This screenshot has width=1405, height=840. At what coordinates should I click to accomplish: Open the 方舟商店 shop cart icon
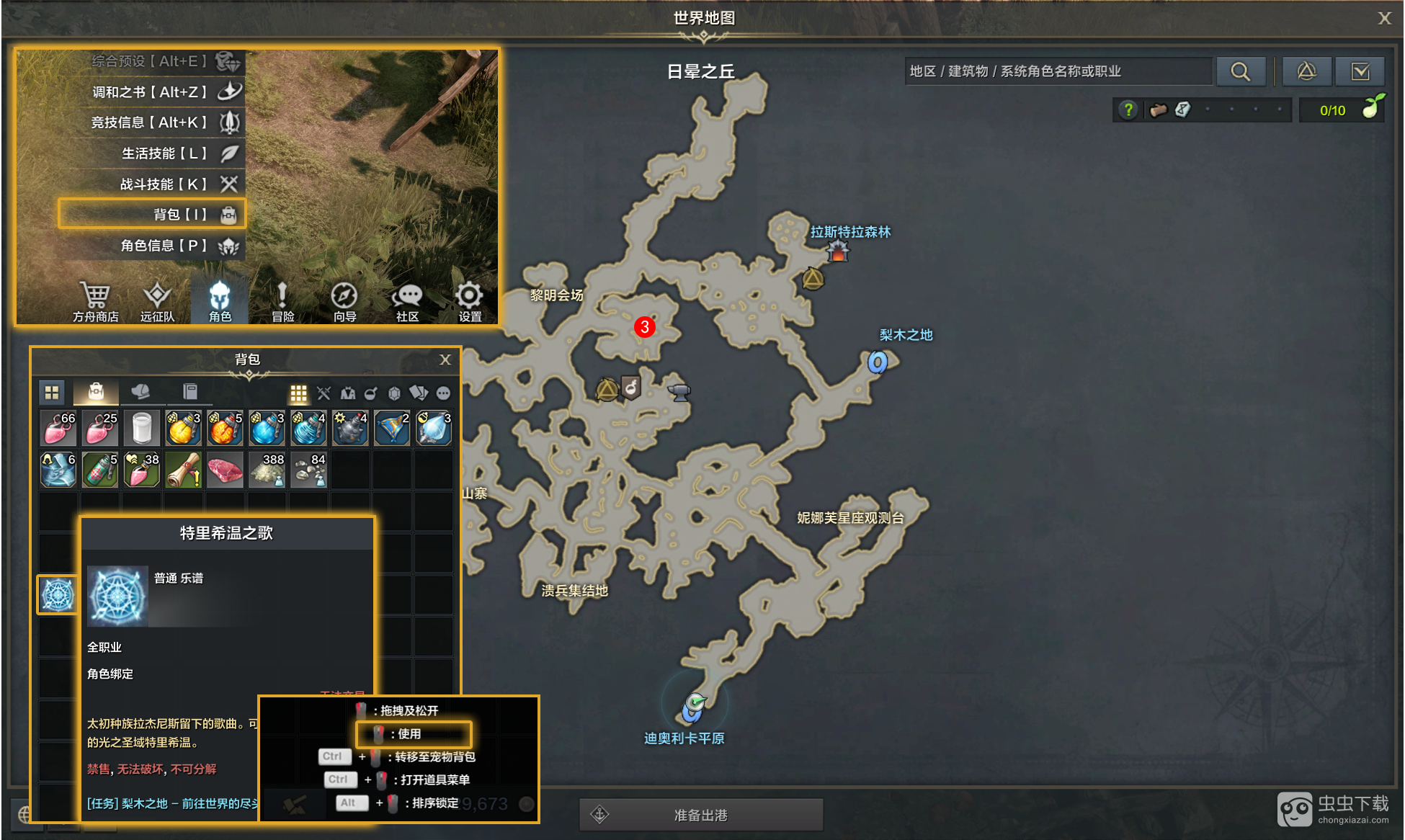click(x=95, y=301)
